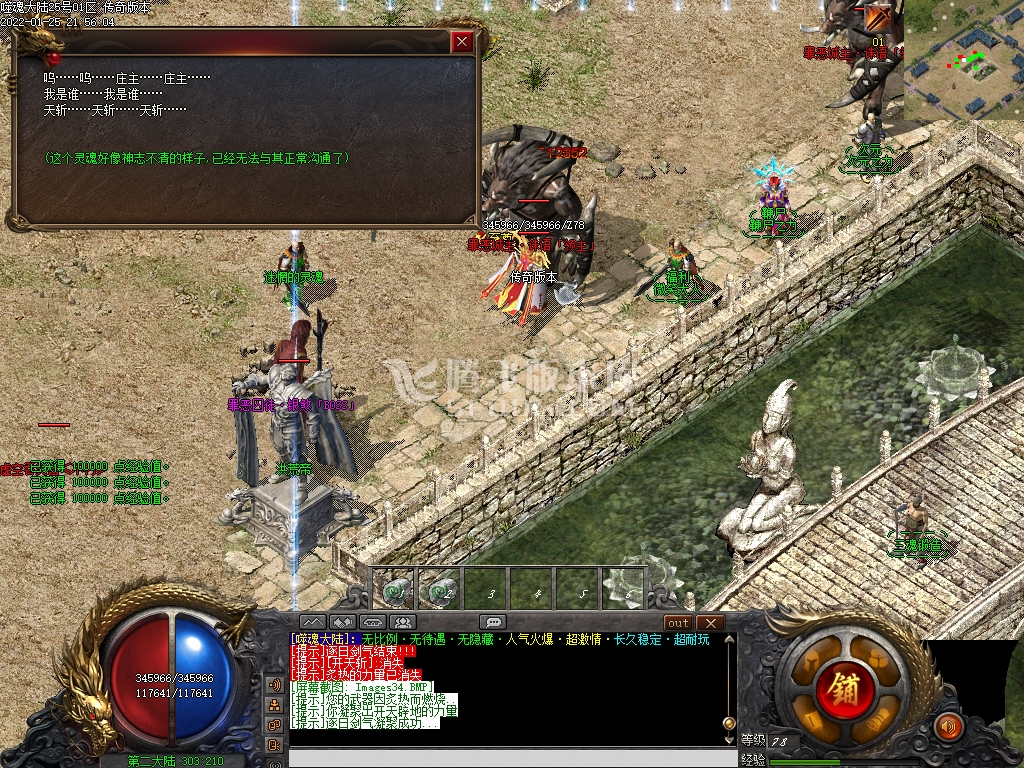This screenshot has height=768, width=1024.
Task: Select the broadcast chat channel icon
Action: click(273, 685)
